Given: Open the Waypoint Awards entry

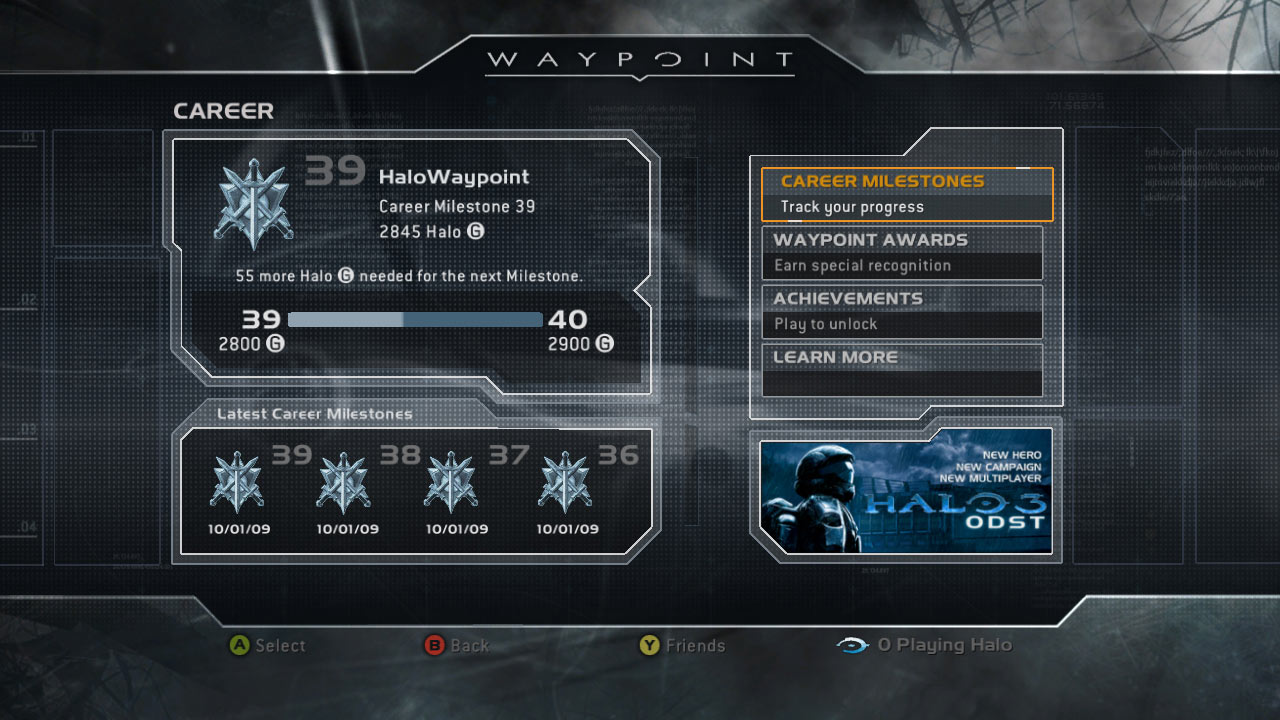Looking at the screenshot, I should click(x=902, y=253).
